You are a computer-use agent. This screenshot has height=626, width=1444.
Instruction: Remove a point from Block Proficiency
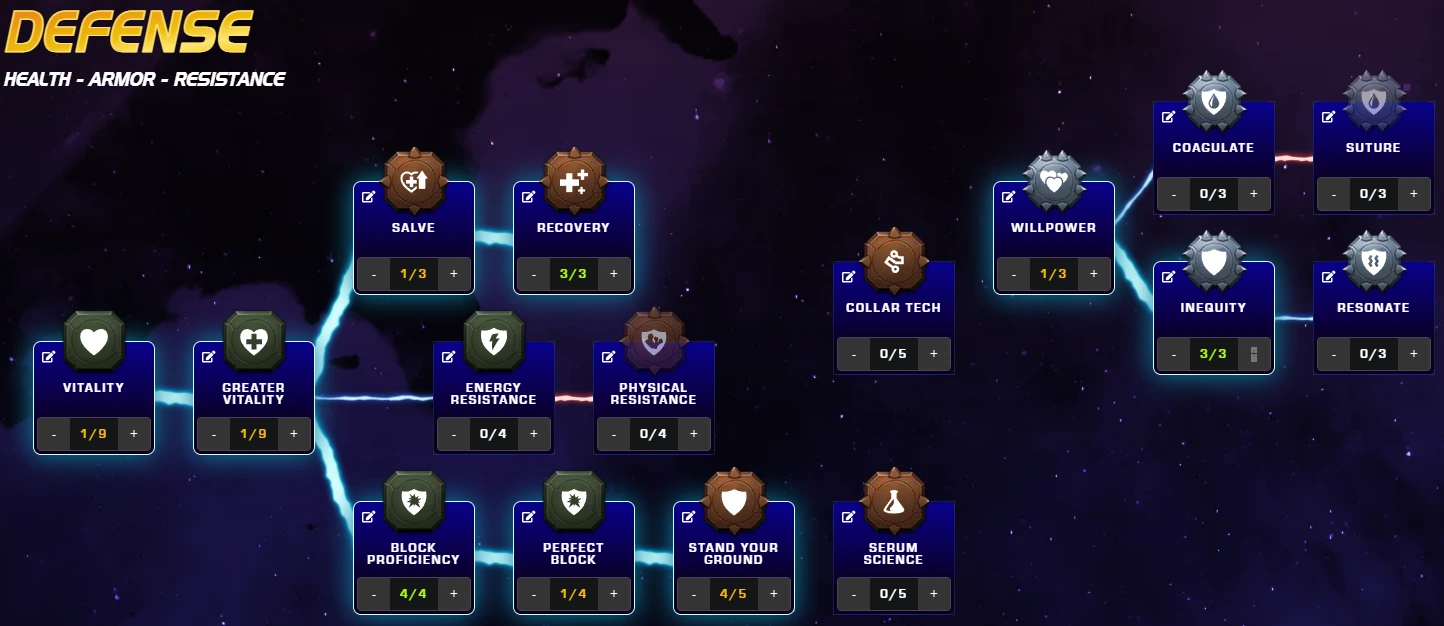pyautogui.click(x=374, y=594)
